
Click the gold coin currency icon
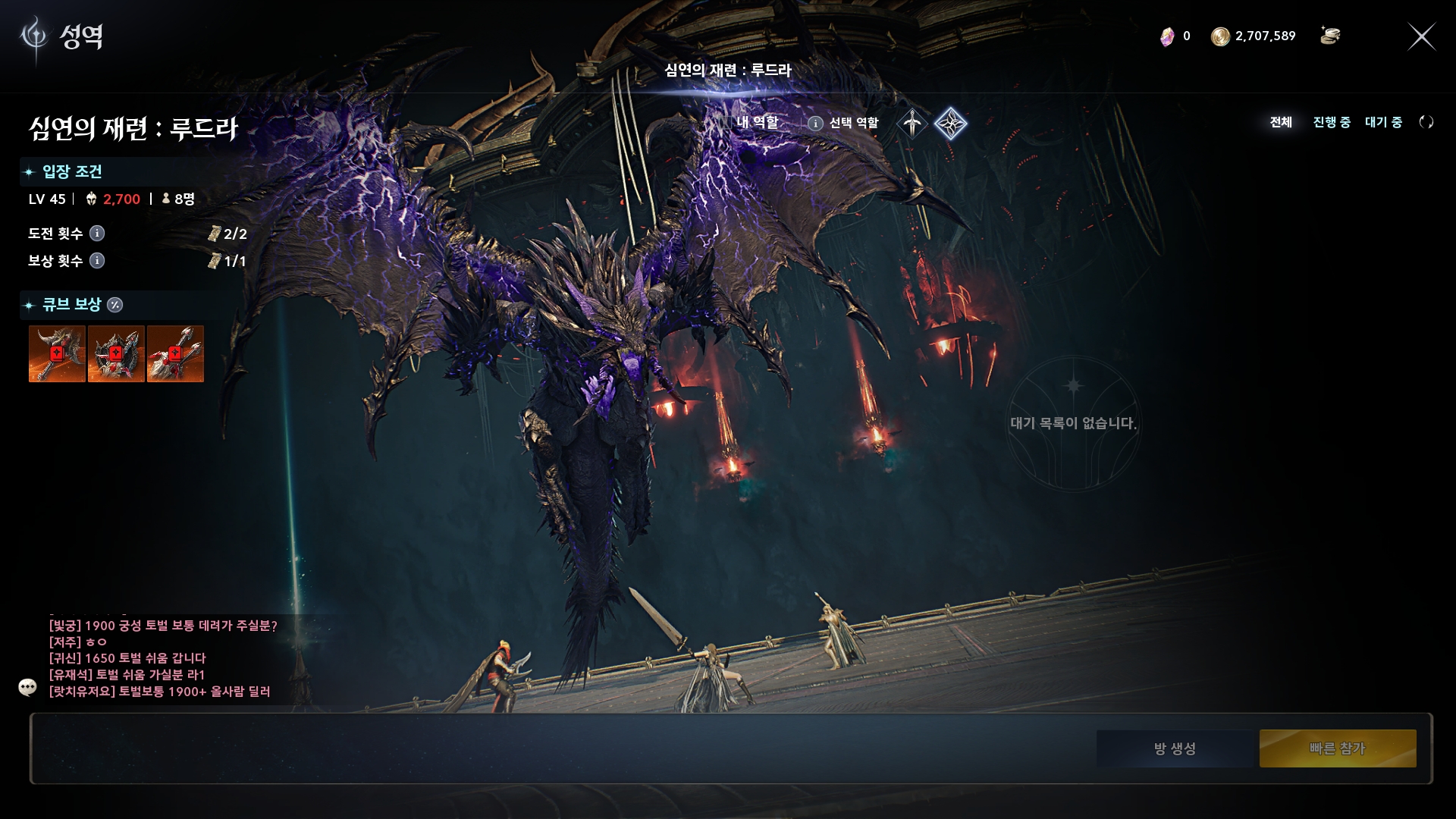(x=1219, y=36)
